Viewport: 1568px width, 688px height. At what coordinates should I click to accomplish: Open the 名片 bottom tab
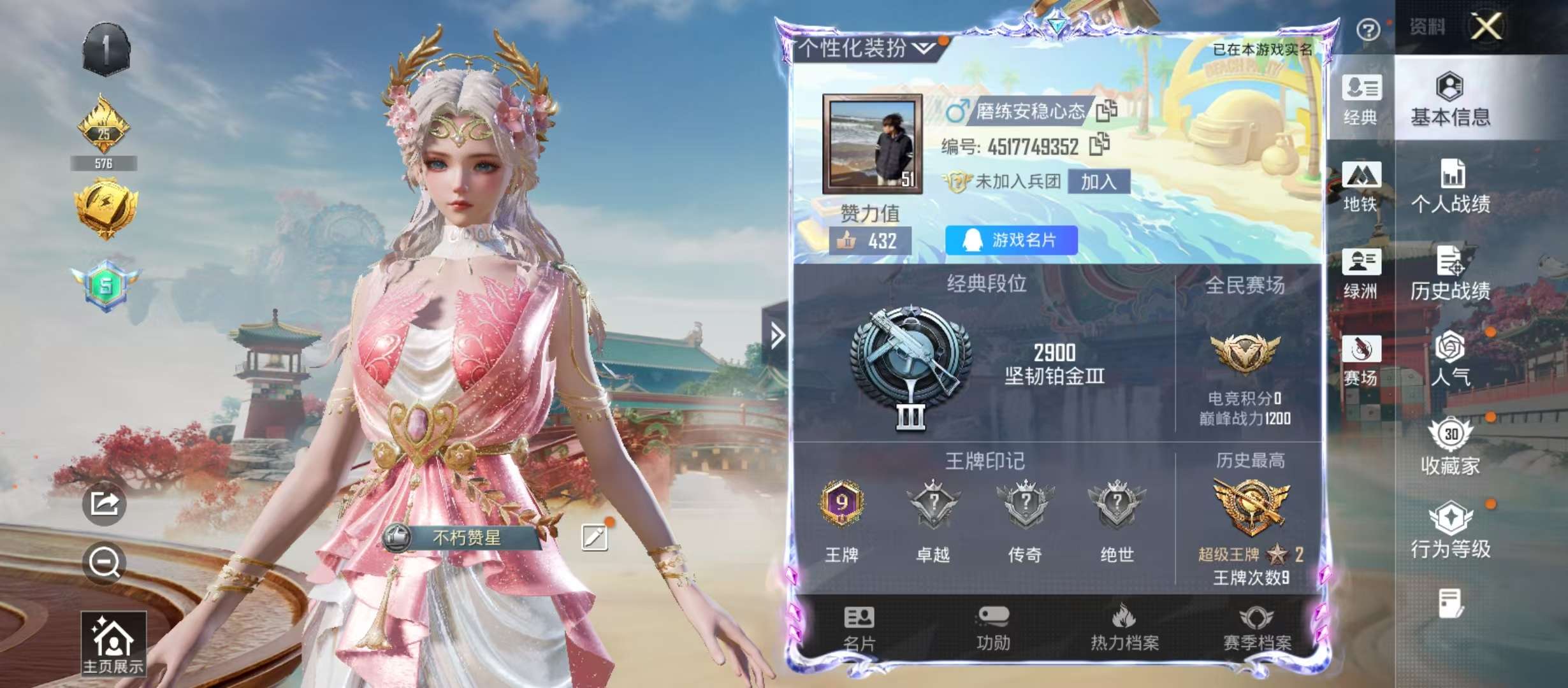click(859, 629)
